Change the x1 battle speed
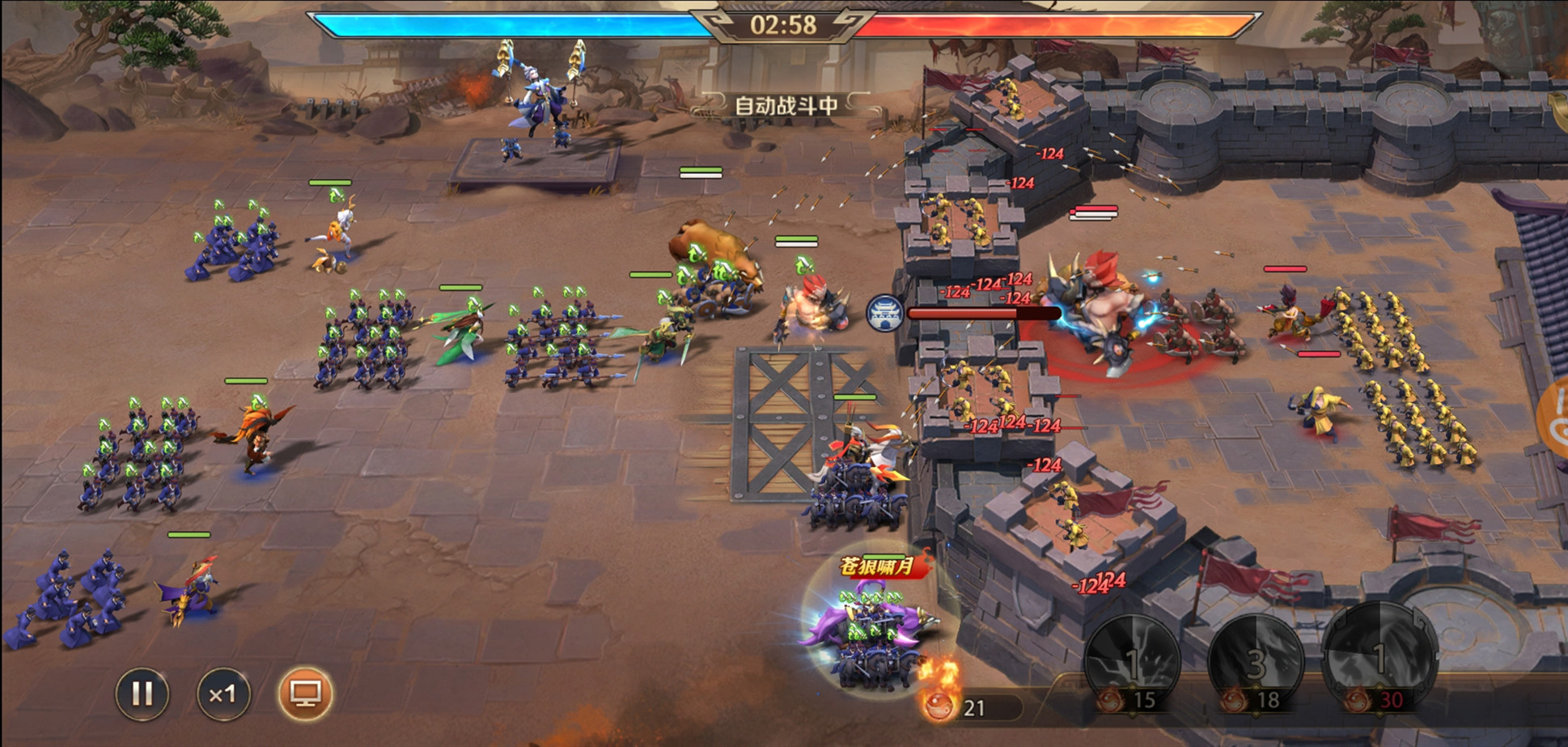The height and width of the screenshot is (747, 1568). [222, 694]
